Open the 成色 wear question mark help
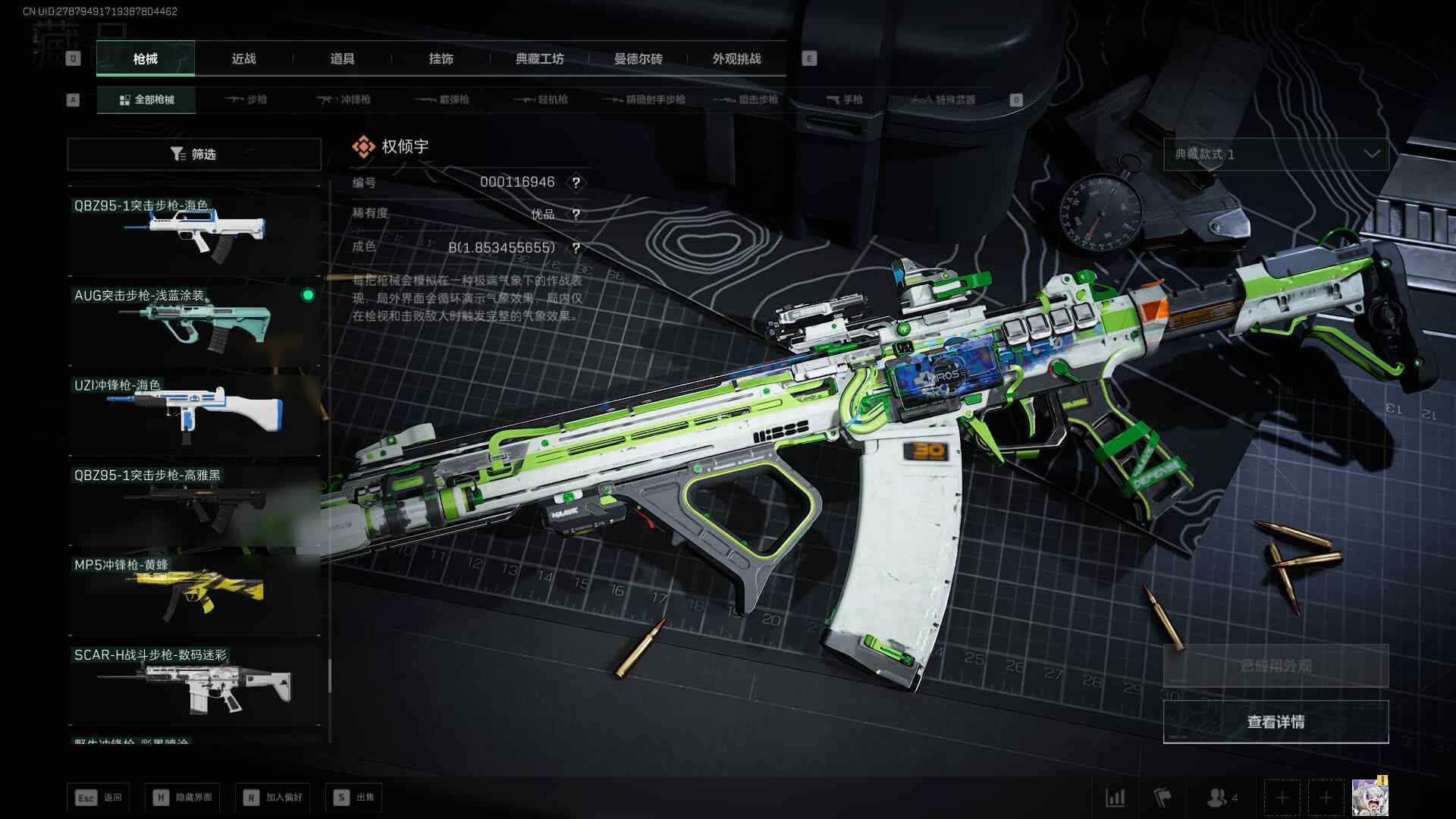Viewport: 1456px width, 819px height. pyautogui.click(x=576, y=248)
